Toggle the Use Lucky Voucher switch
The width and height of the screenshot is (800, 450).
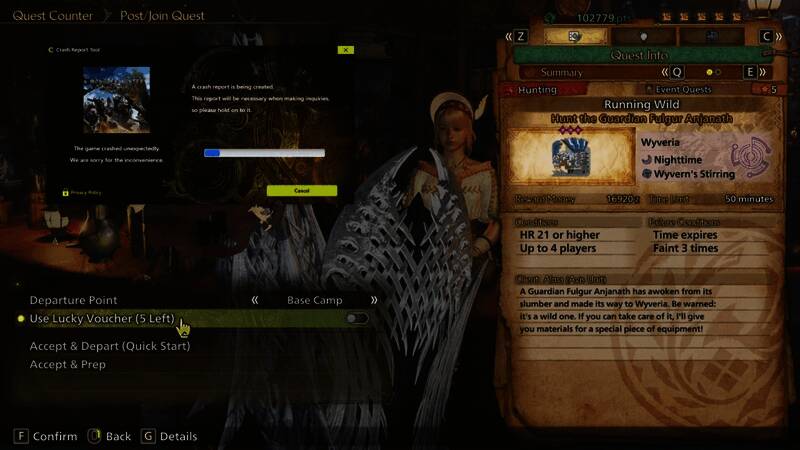(x=356, y=318)
